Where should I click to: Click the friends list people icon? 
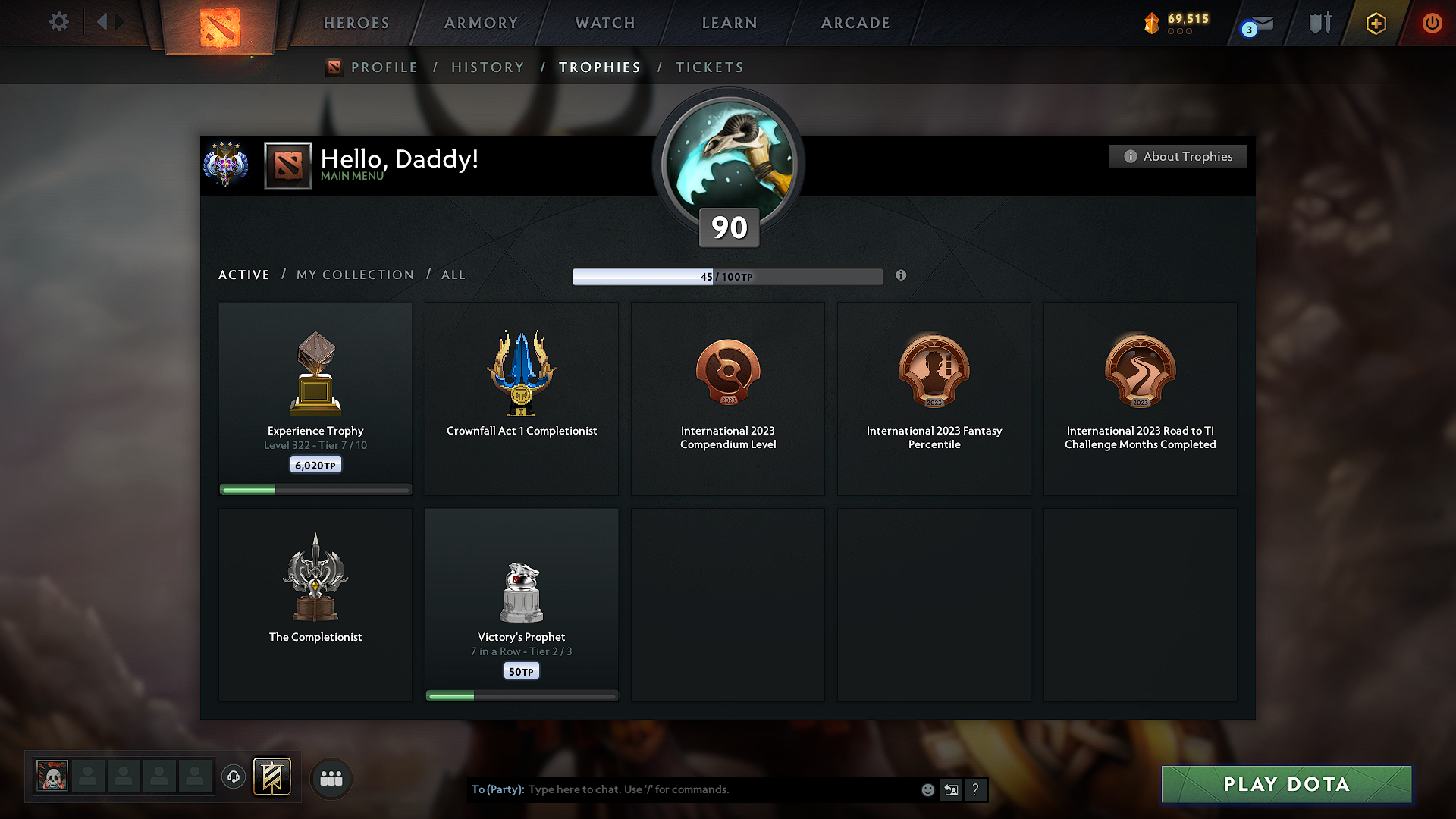pos(331,778)
